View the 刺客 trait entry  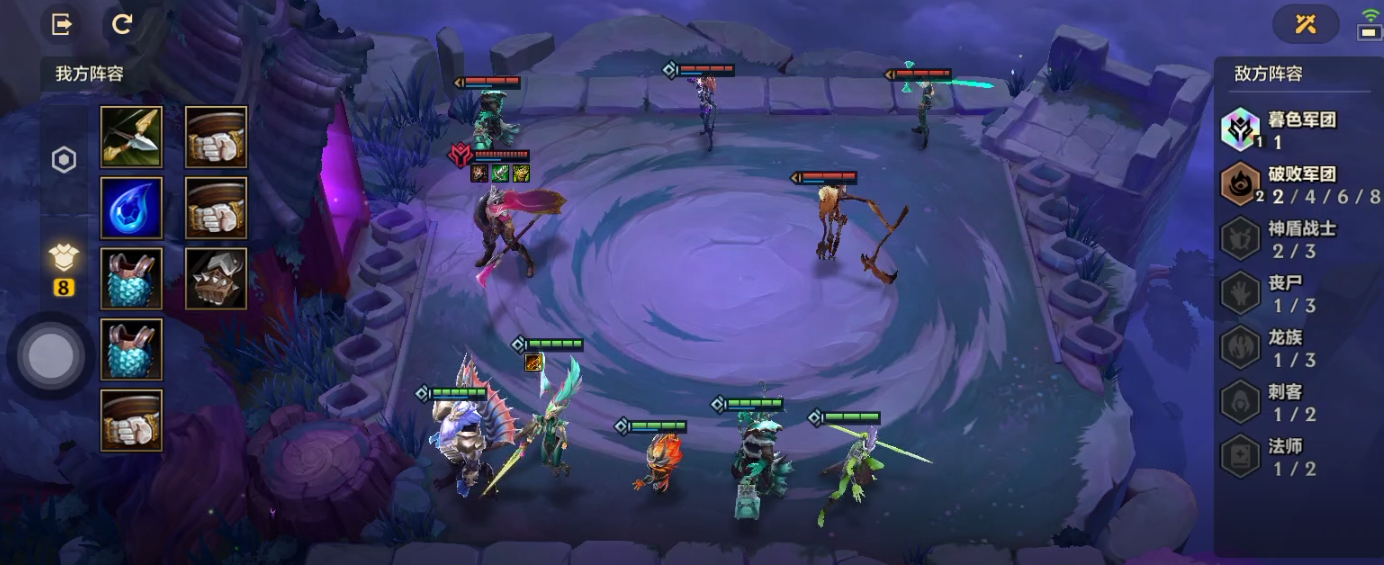tap(1280, 402)
